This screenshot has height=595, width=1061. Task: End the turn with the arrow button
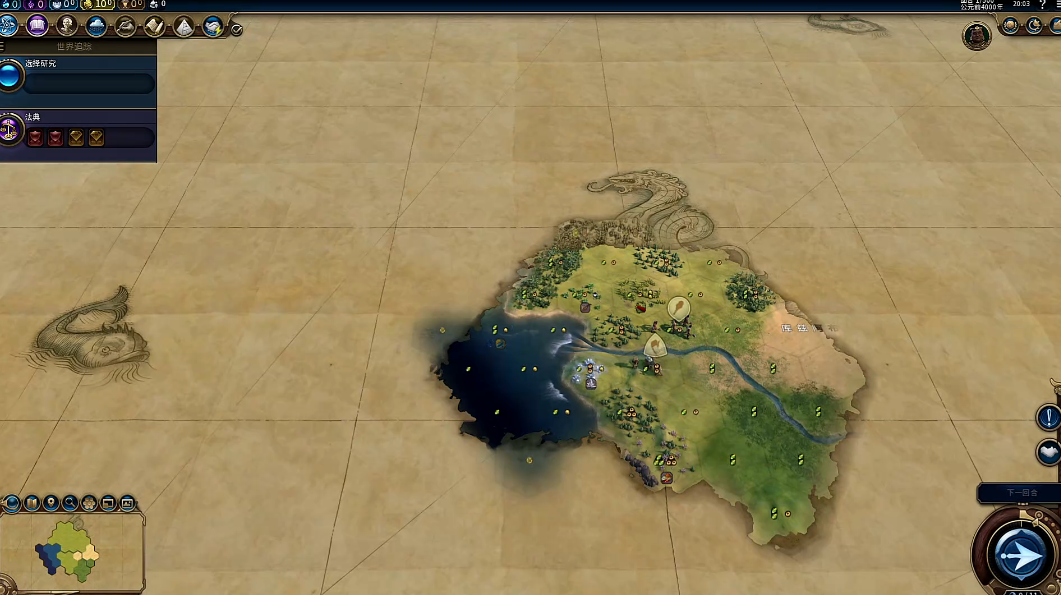[1016, 554]
